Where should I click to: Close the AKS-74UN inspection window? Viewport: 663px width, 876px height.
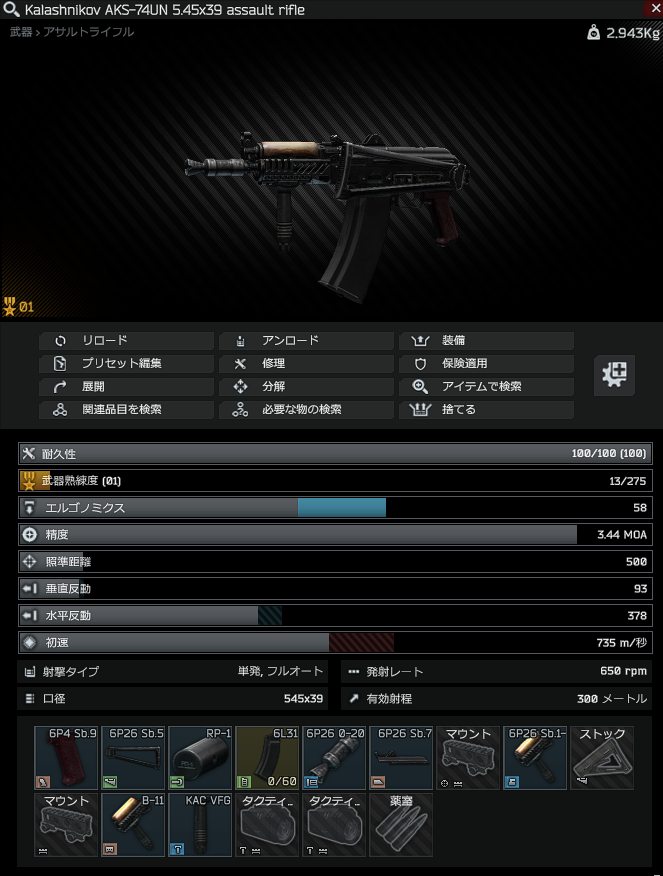[654, 8]
